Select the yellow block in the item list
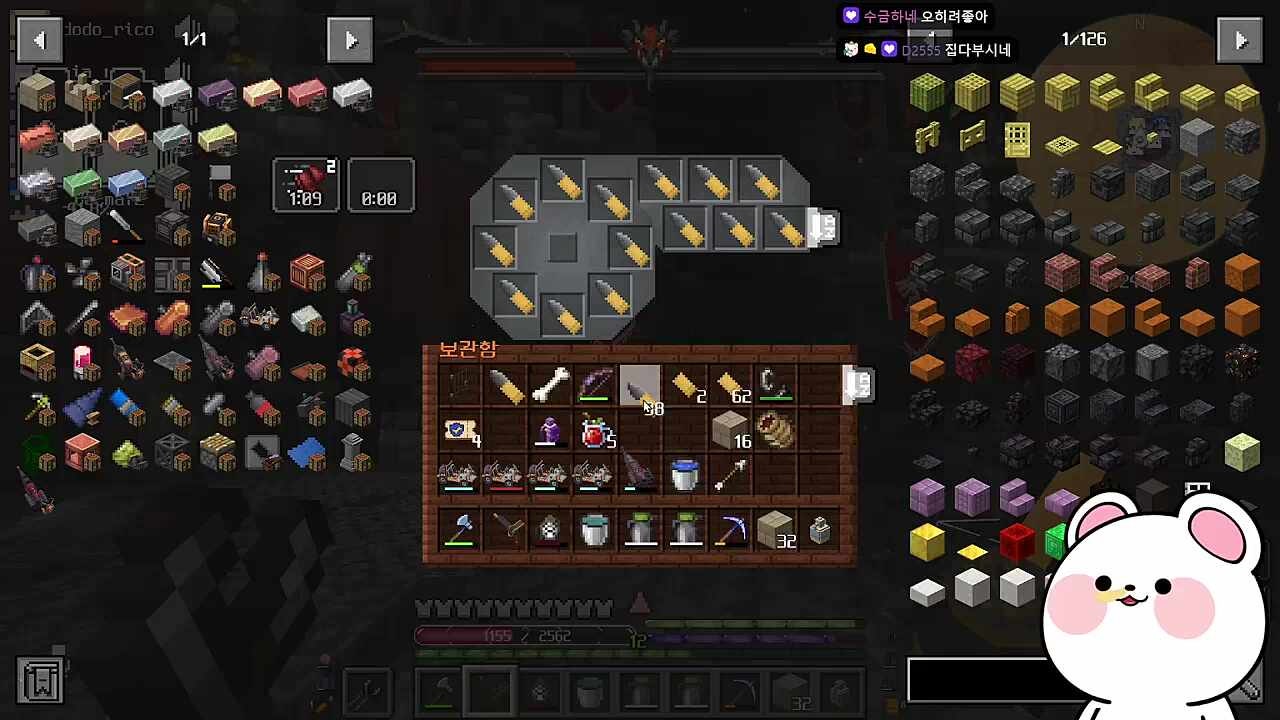The height and width of the screenshot is (720, 1280). click(927, 543)
